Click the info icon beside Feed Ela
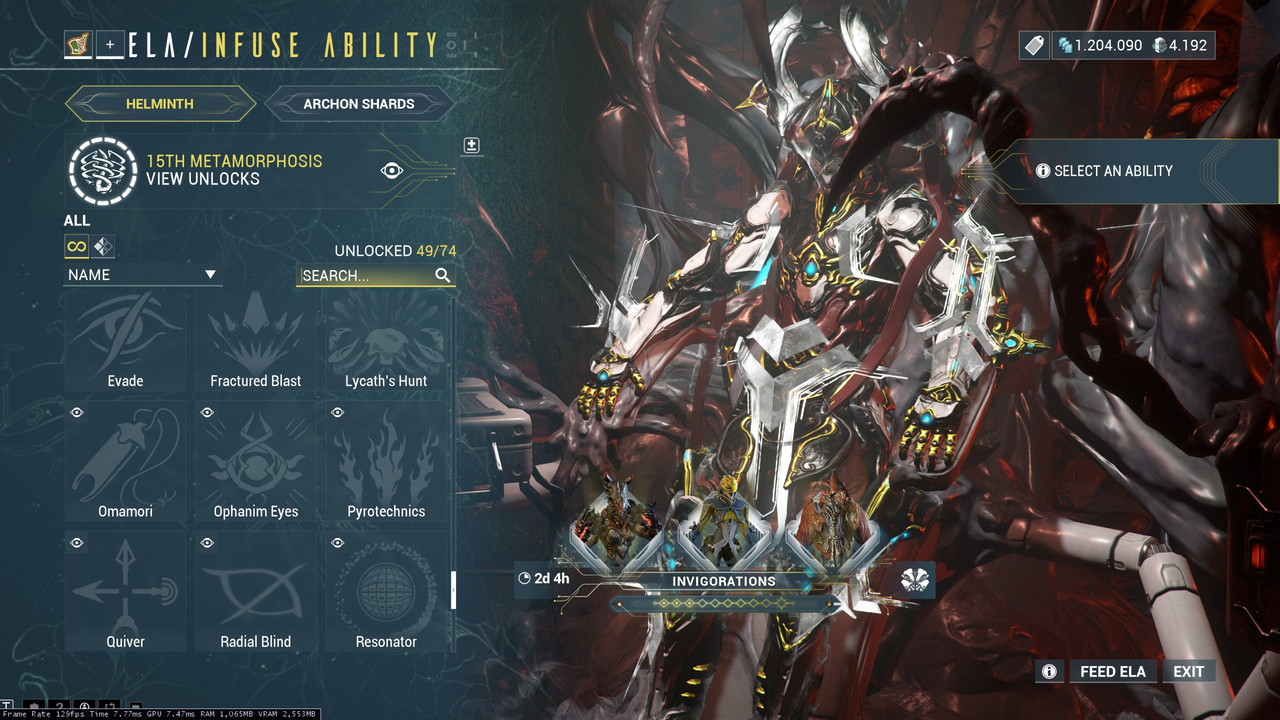 coord(1049,671)
